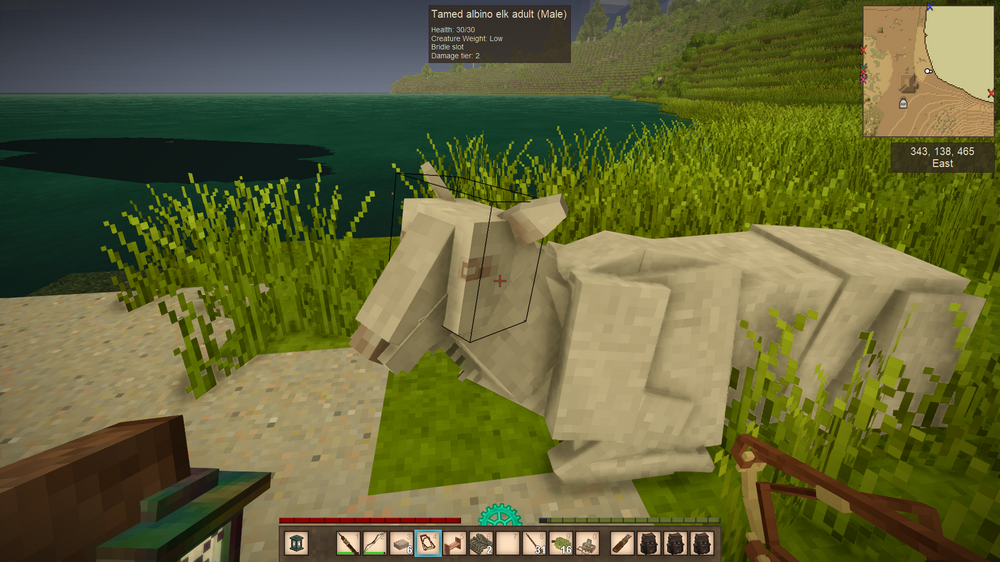This screenshot has height=562, width=1000.
Task: Open the minimap
Action: [928, 71]
